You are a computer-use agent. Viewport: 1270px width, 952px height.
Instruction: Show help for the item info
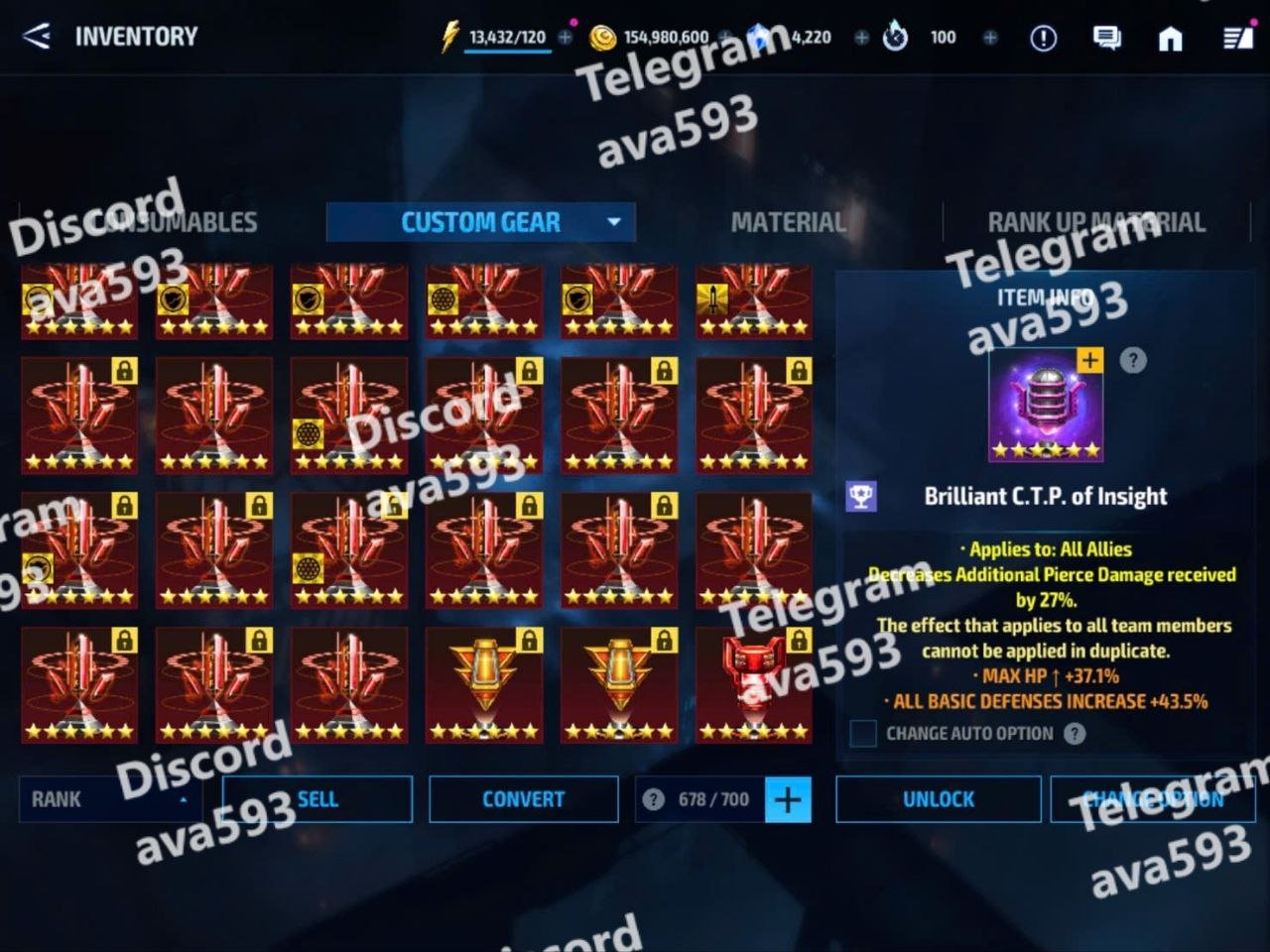(x=1133, y=360)
